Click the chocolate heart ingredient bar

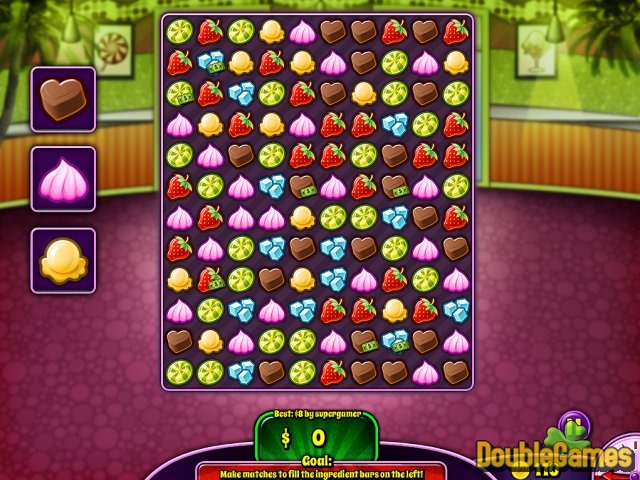[63, 99]
